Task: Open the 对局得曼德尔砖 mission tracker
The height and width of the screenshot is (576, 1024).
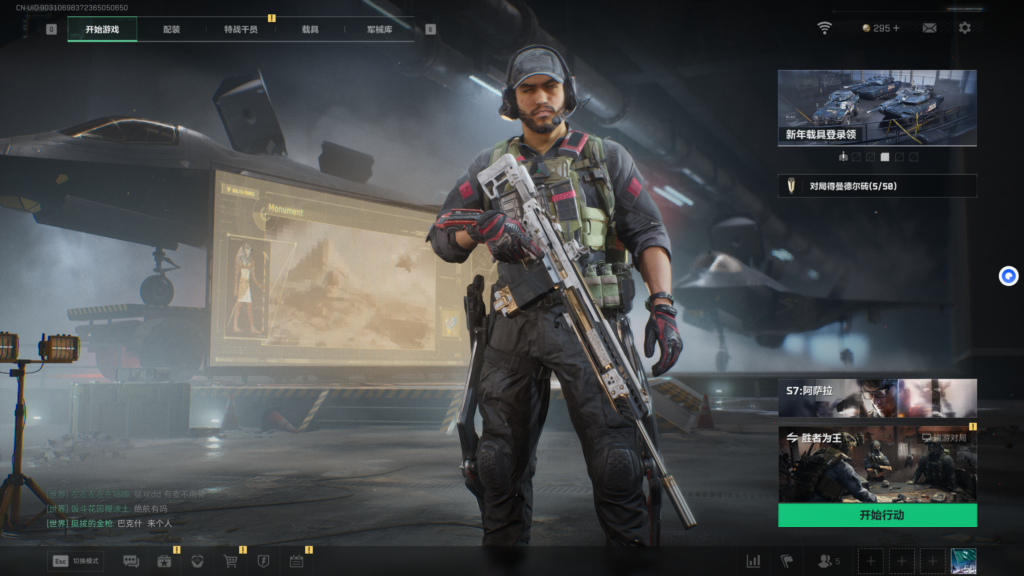Action: pos(877,185)
